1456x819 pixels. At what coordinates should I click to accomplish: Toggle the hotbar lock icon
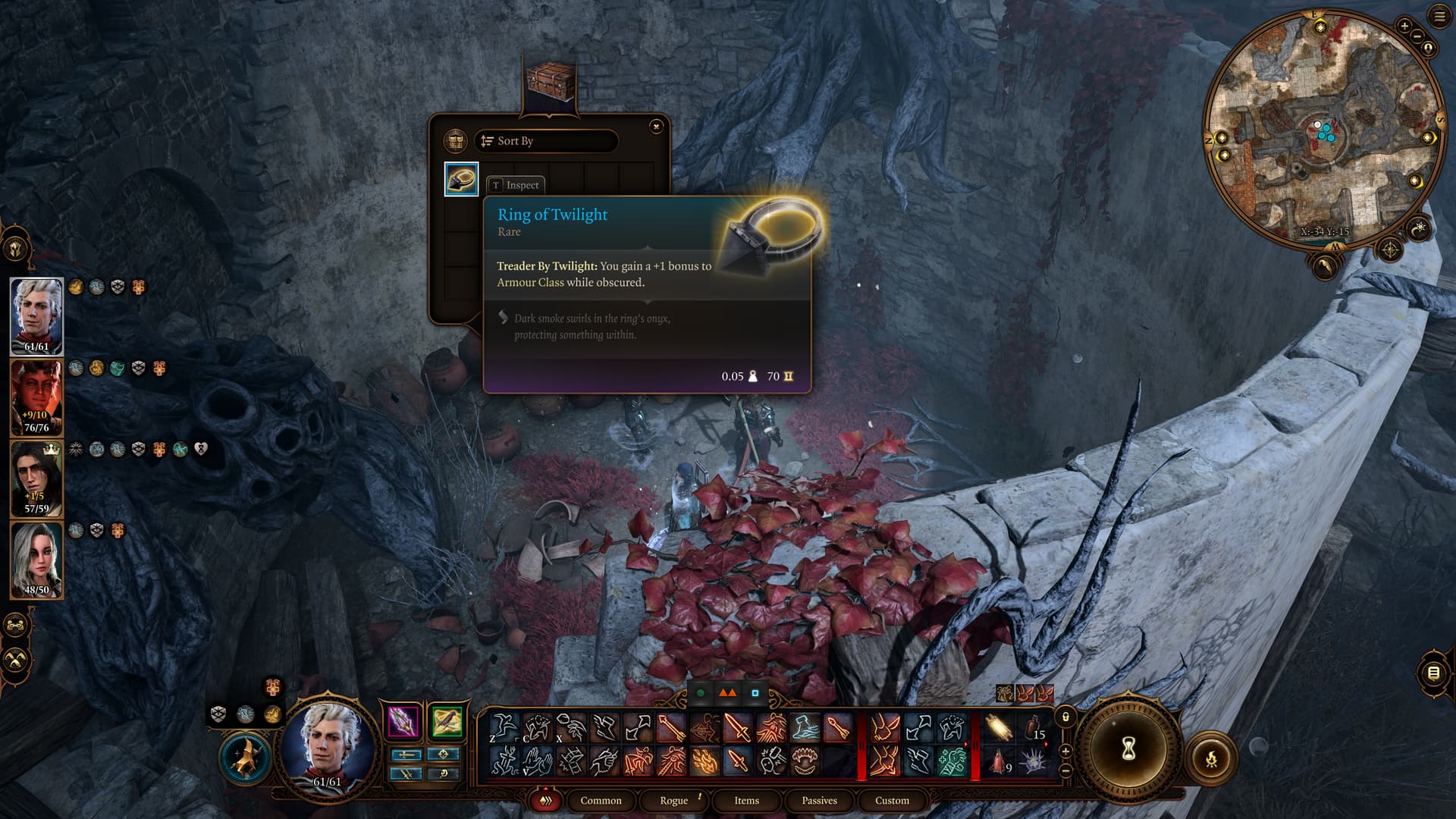click(1065, 717)
